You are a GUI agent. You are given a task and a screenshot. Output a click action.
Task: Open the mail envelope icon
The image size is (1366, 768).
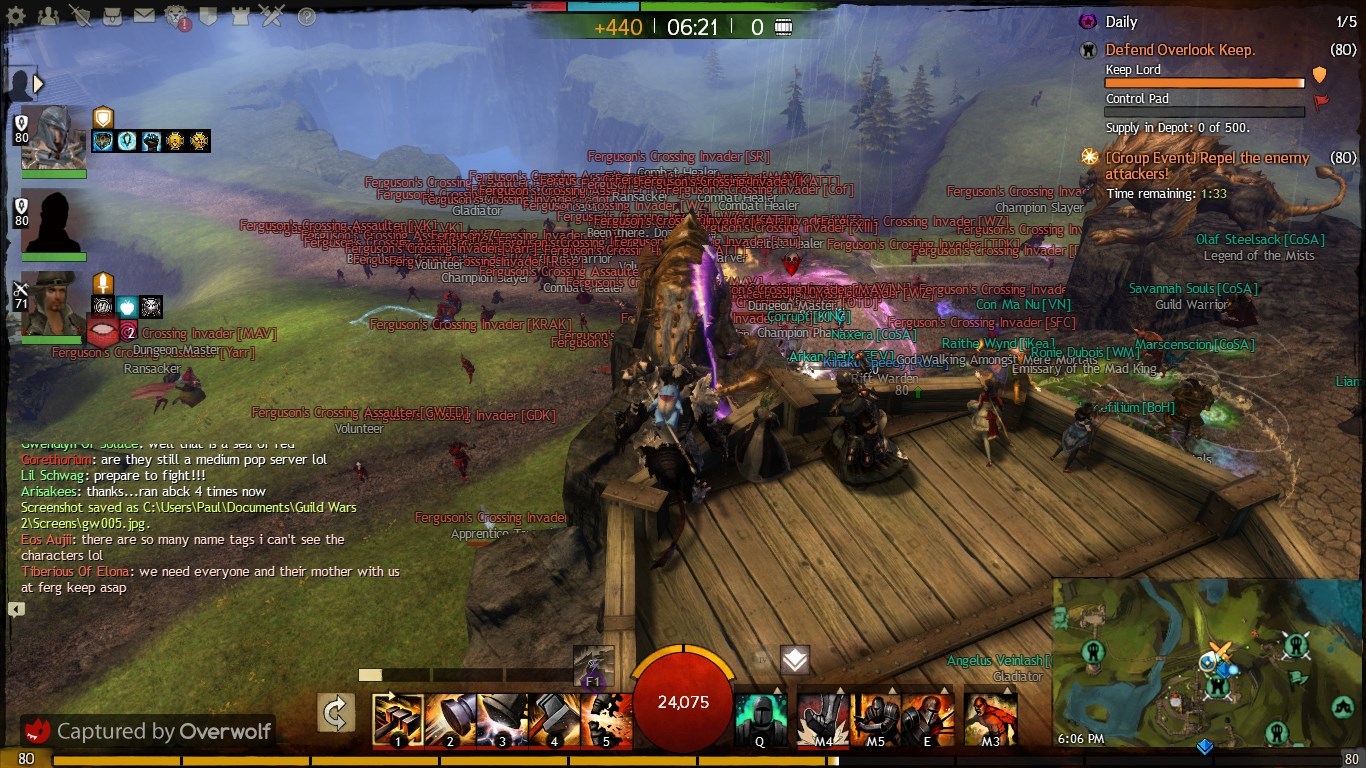click(x=144, y=16)
